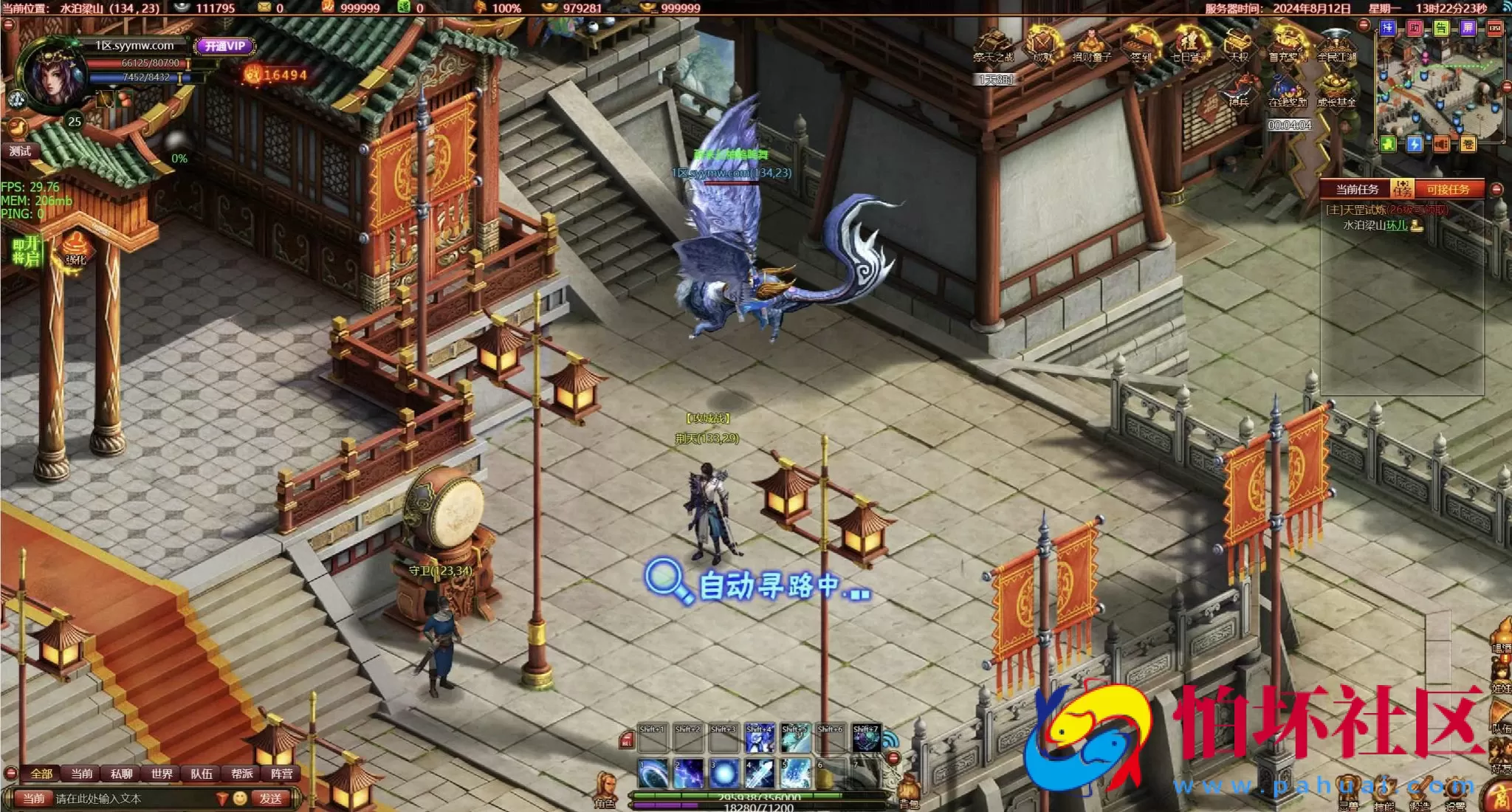Open the 首充奖励 first-recharge reward icon
Viewport: 1512px width, 812px height.
(x=1290, y=44)
